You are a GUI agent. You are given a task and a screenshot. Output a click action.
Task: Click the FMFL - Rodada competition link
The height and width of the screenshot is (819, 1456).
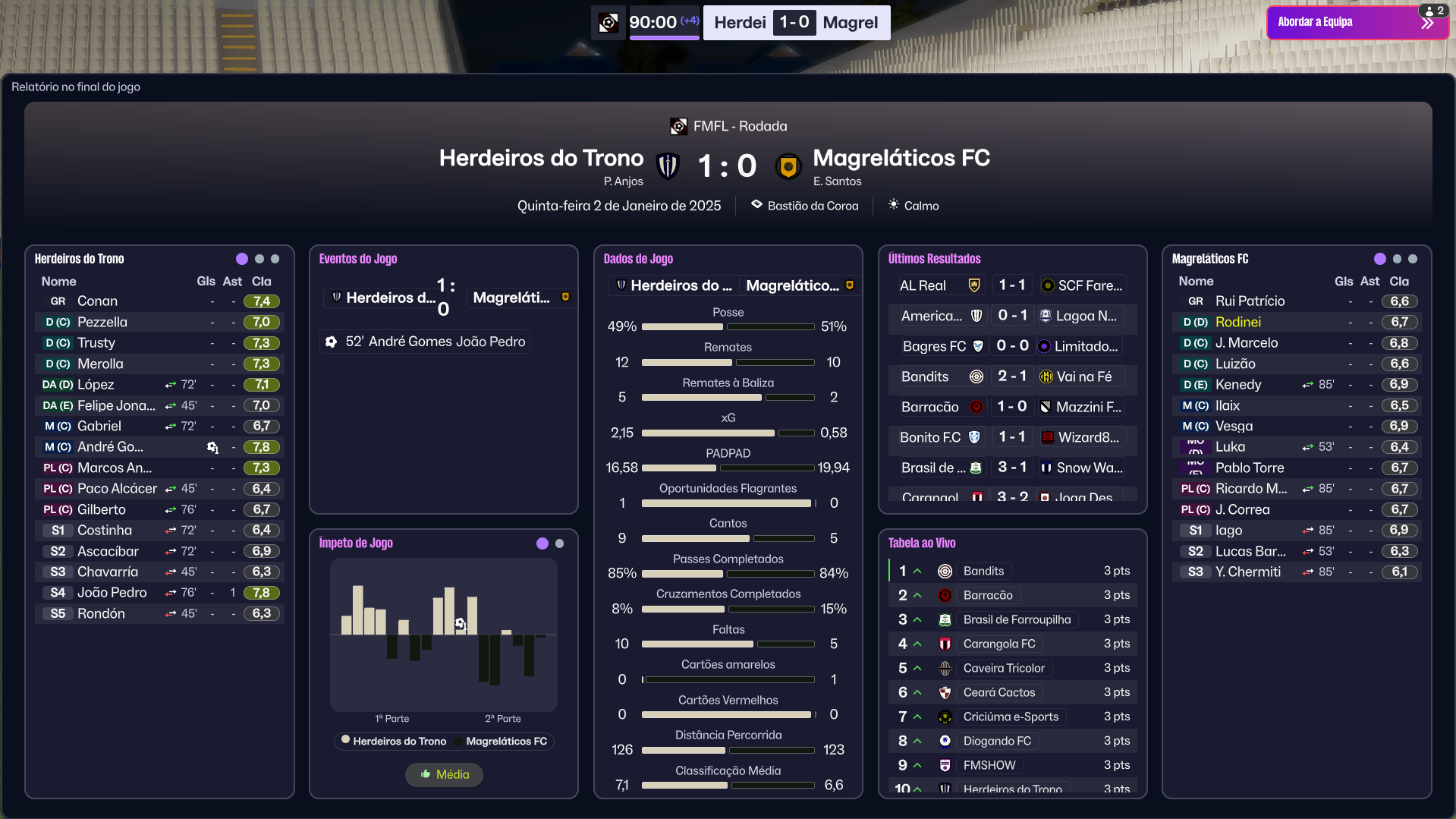click(739, 126)
